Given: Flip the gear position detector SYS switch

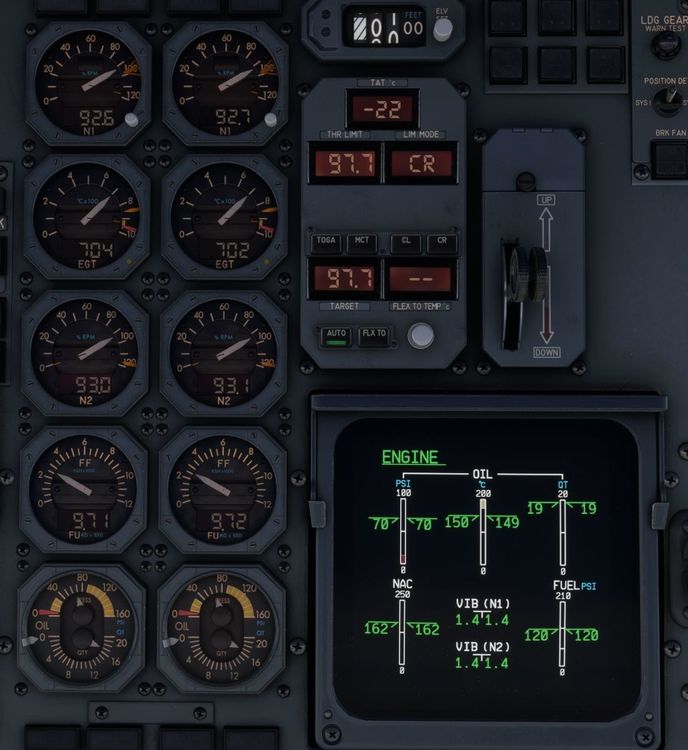Looking at the screenshot, I should pos(668,101).
